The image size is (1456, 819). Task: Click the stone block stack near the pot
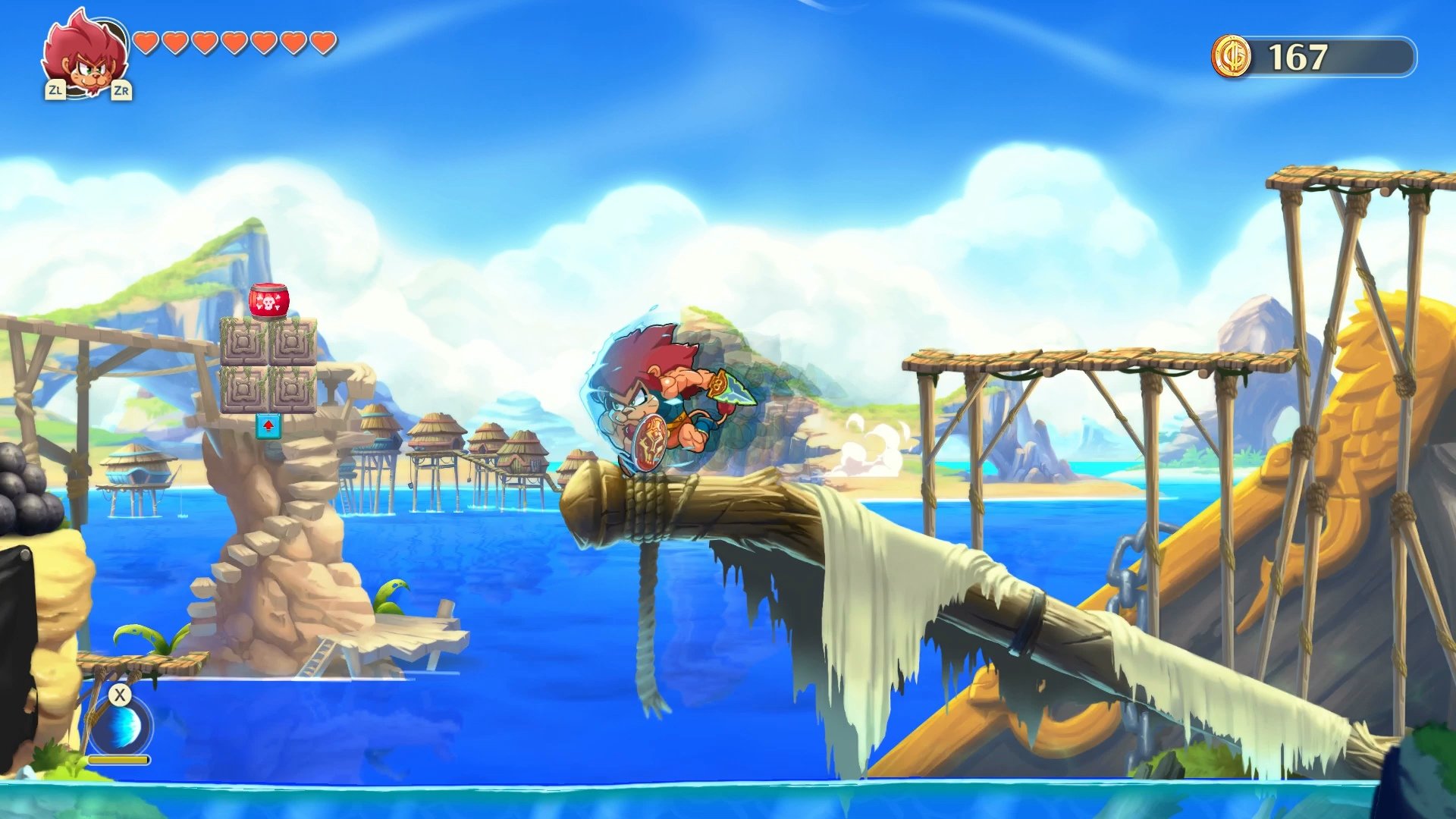269,366
